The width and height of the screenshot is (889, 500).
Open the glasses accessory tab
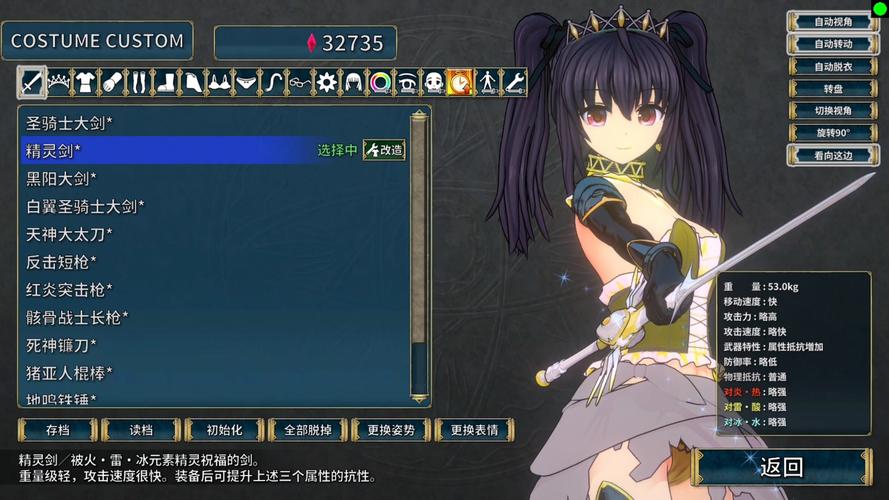click(x=299, y=81)
